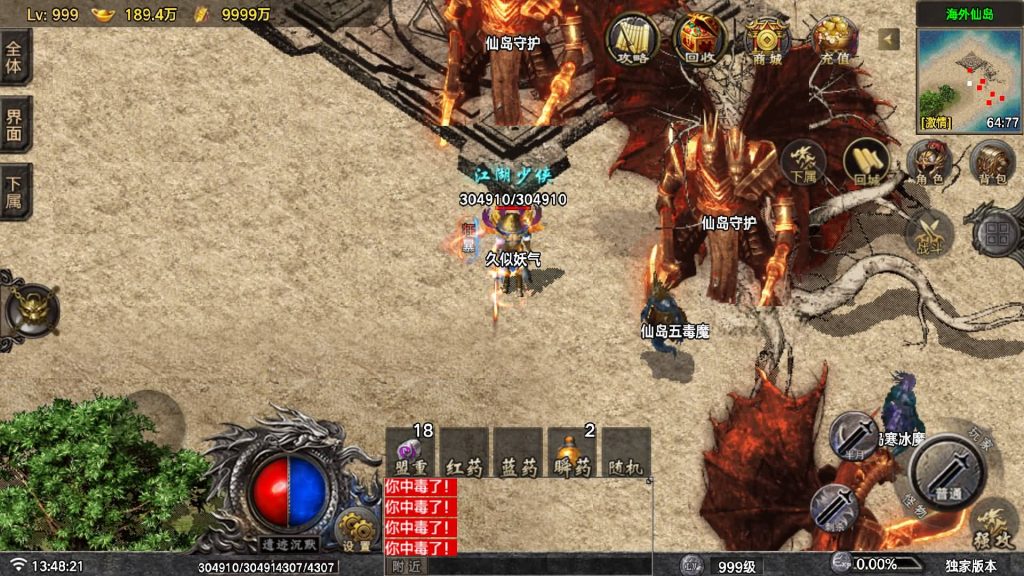Toggle the 战斗 crossed-swords combat mode
Viewport: 1024px width, 576px height.
click(930, 233)
